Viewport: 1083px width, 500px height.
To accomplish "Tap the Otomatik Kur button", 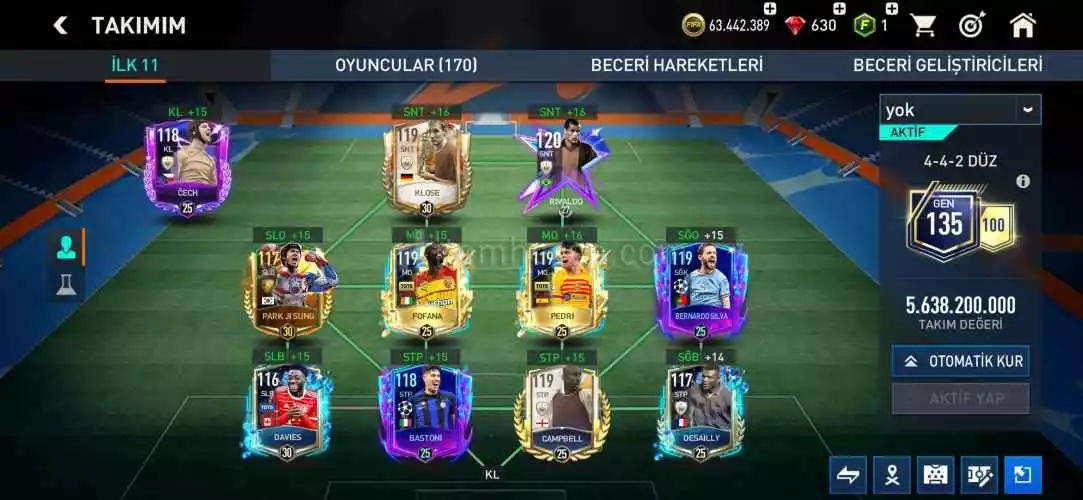I will coord(960,361).
